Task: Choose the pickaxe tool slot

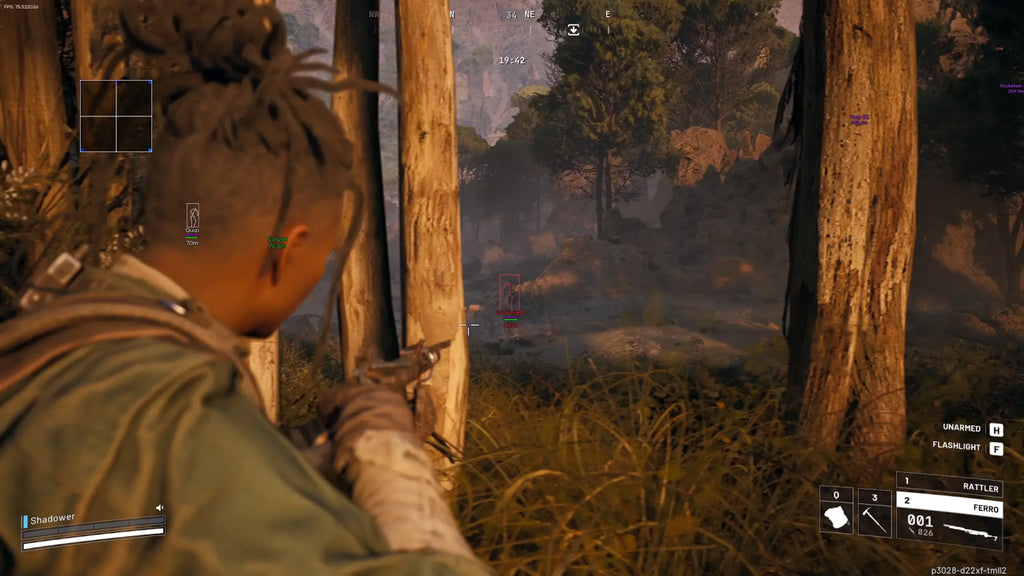Action: pos(874,513)
